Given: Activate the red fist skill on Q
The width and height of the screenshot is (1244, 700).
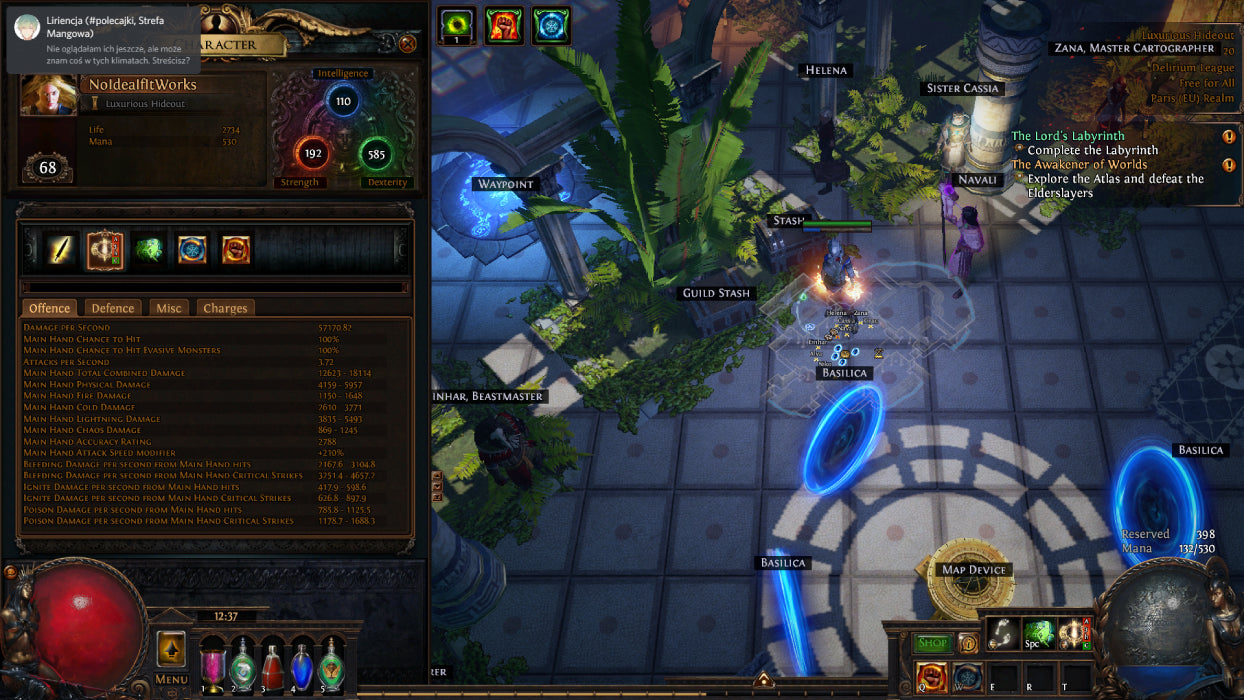Looking at the screenshot, I should coord(932,677).
